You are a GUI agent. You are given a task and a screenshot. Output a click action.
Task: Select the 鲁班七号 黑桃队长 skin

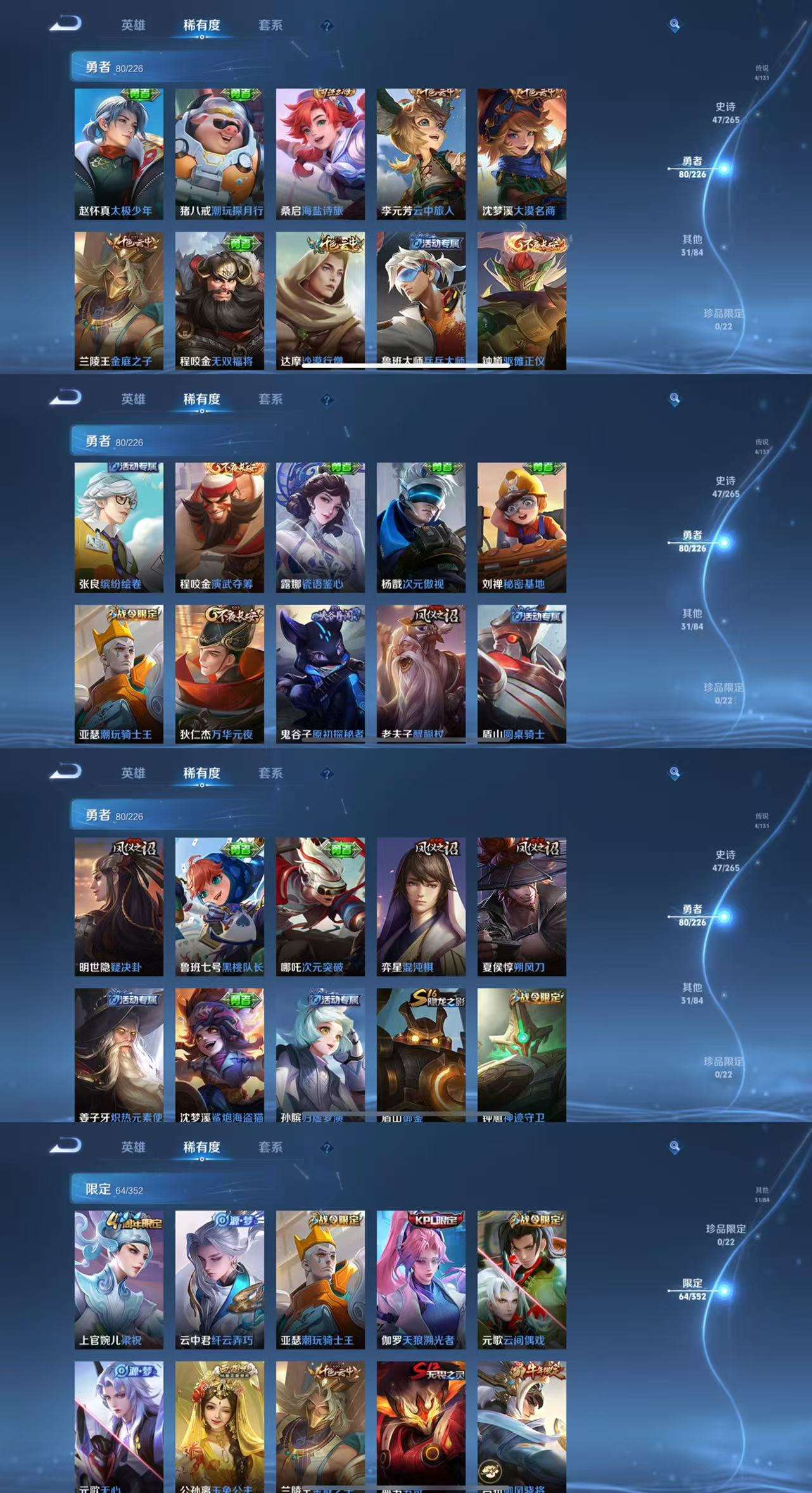pos(219,906)
